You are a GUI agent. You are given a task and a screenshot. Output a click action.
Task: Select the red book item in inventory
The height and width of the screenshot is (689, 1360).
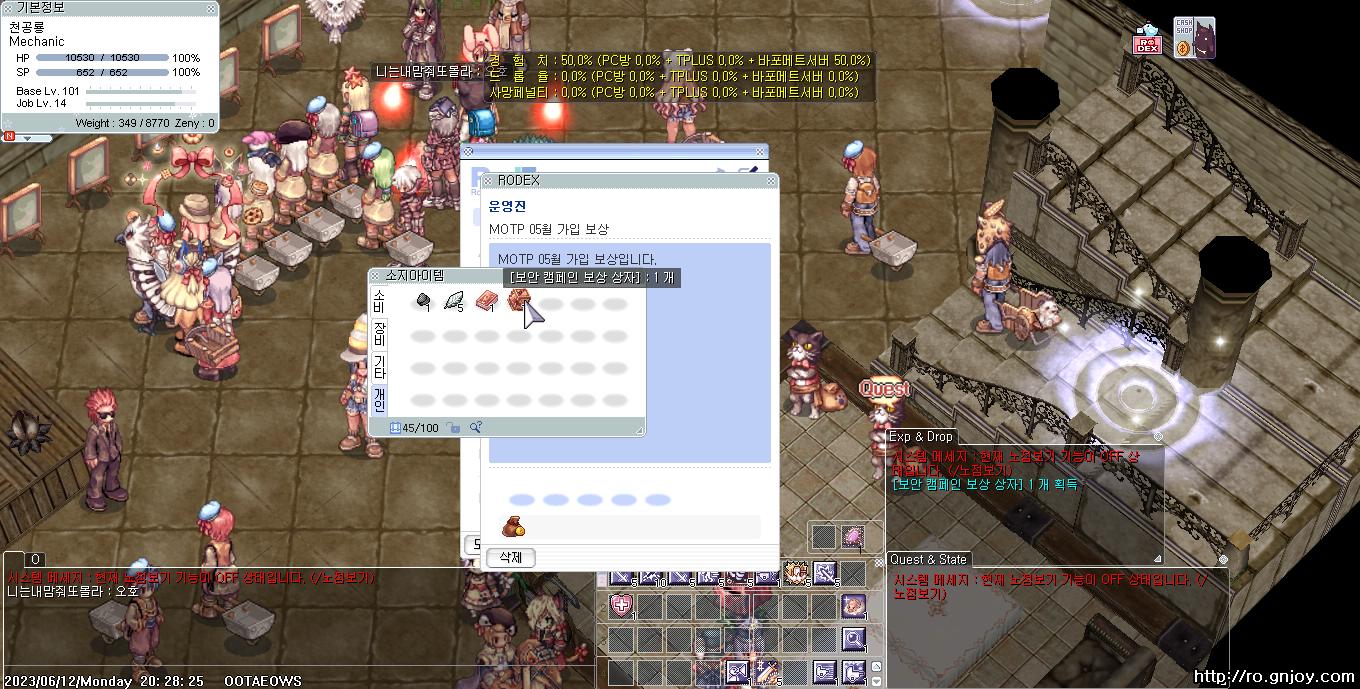tap(486, 301)
